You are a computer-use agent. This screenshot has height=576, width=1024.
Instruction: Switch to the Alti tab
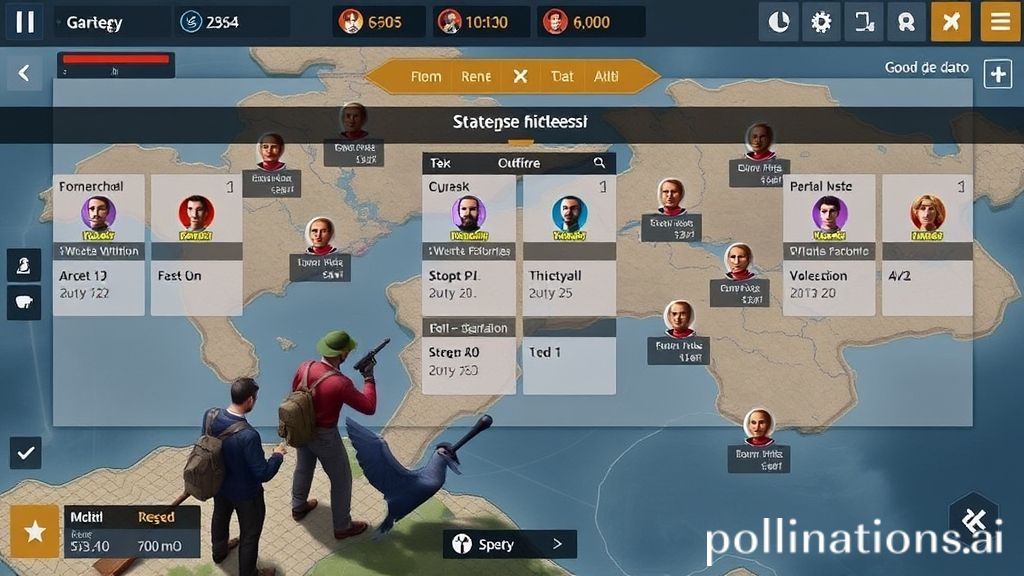click(x=606, y=76)
